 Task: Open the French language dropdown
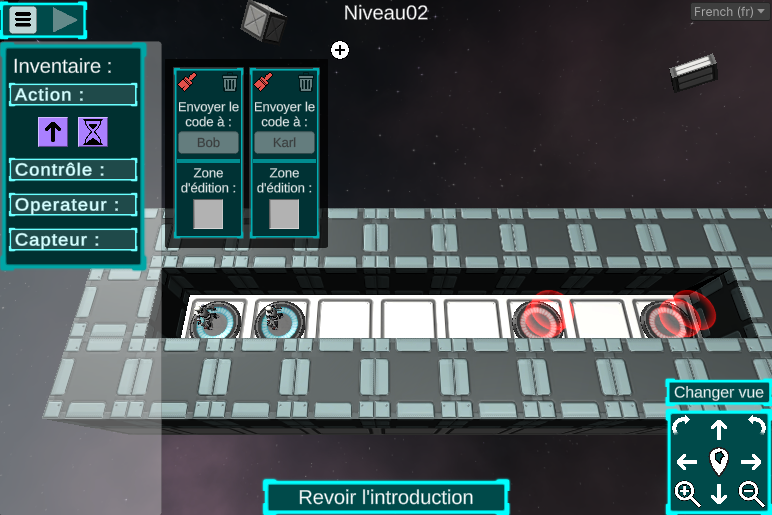729,12
